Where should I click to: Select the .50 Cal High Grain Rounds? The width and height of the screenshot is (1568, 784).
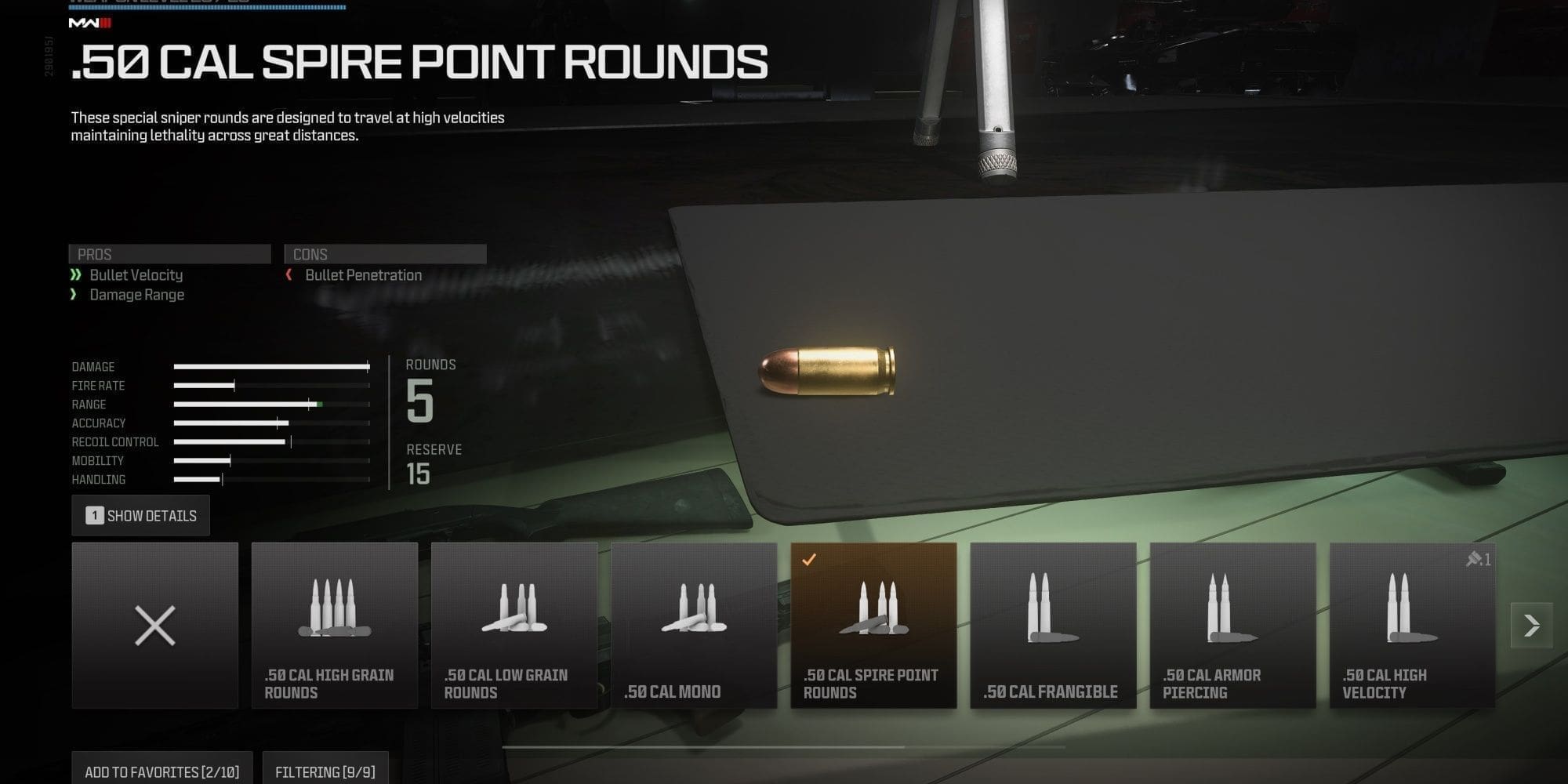(335, 627)
